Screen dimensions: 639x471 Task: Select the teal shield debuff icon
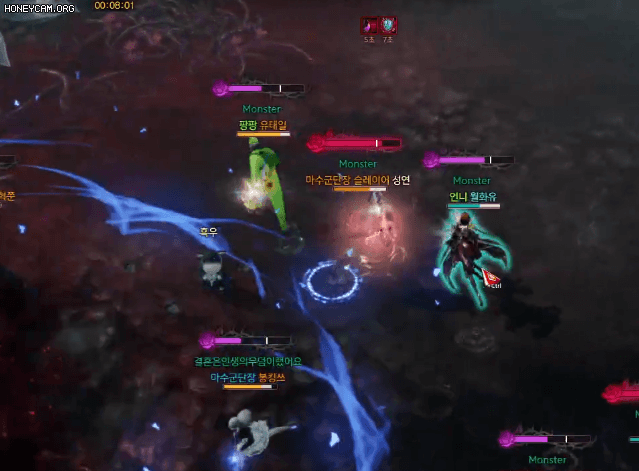388,25
